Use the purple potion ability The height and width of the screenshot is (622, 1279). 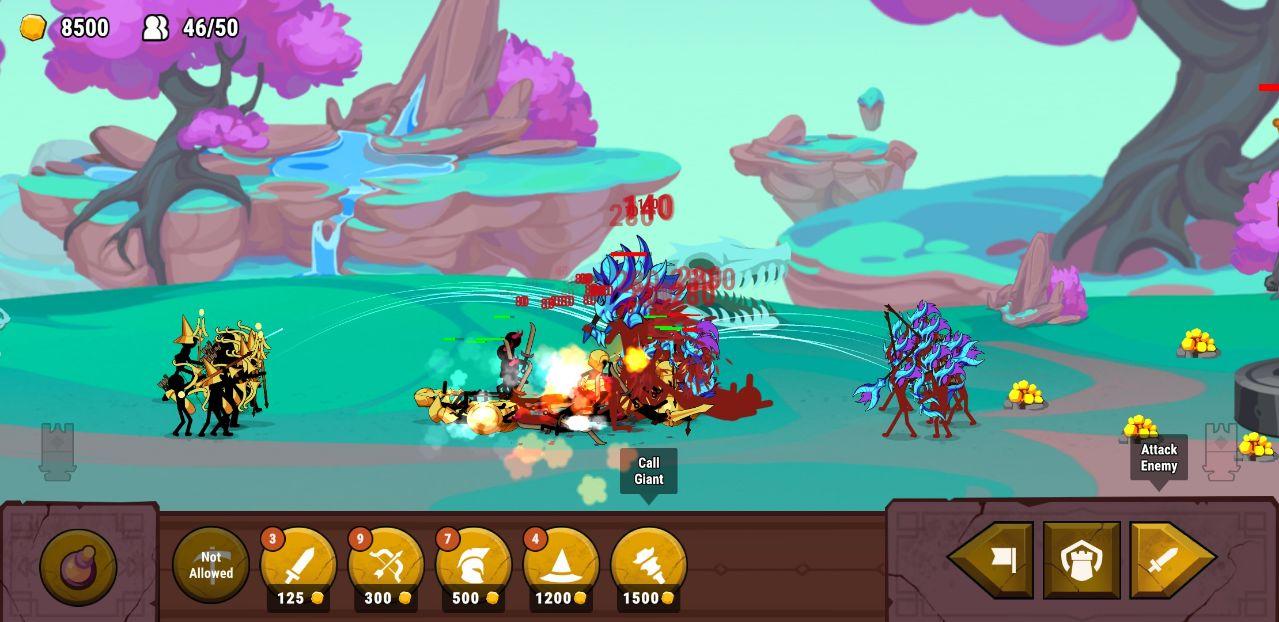(78, 566)
